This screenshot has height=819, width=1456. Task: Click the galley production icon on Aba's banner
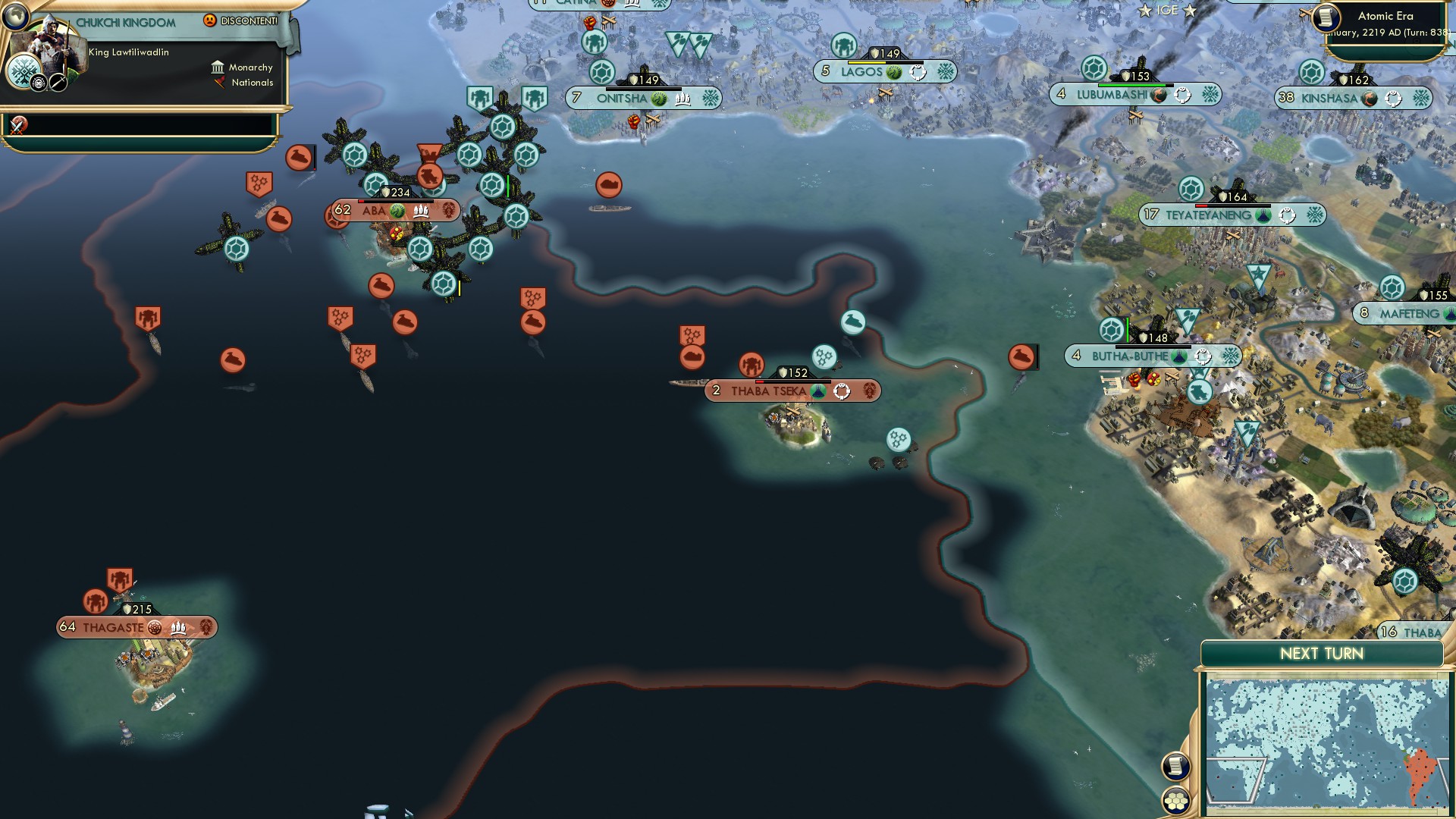(x=421, y=211)
